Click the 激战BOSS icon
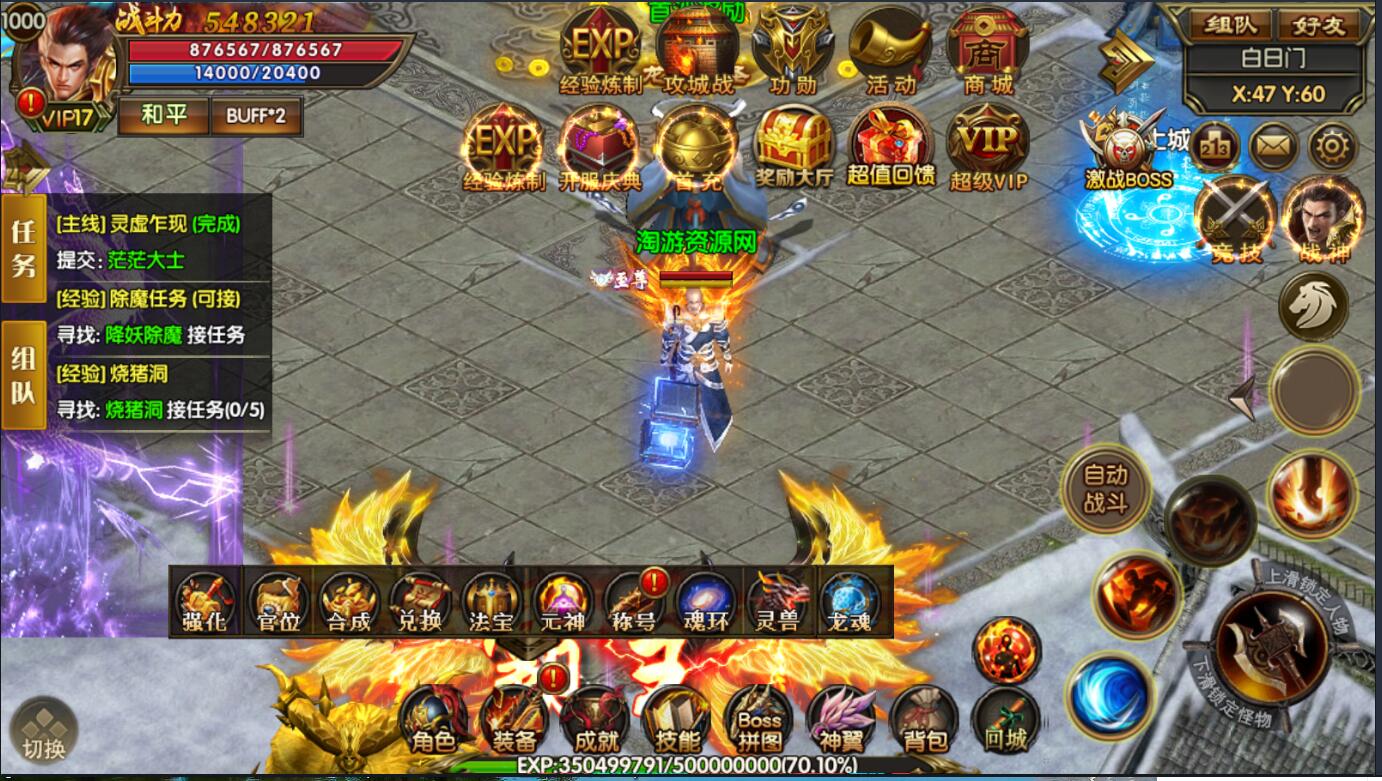The width and height of the screenshot is (1382, 781). point(1128,152)
